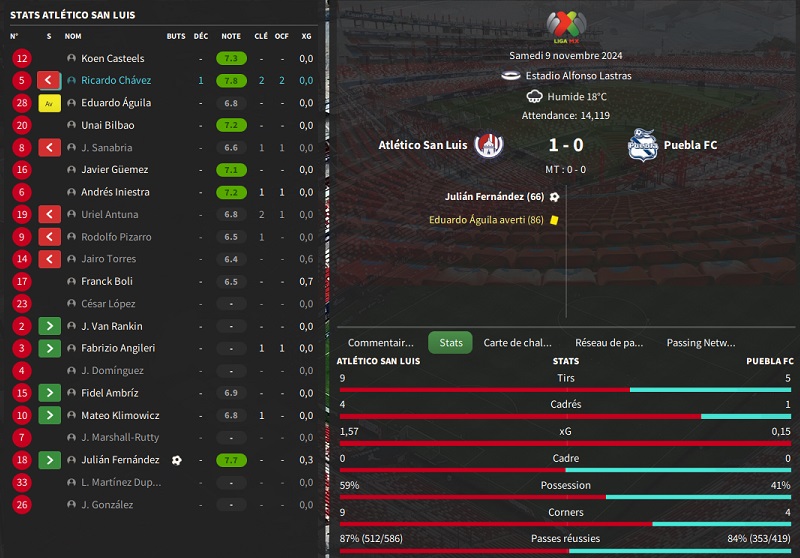Open the Commentaire tab
This screenshot has height=558, width=800.
pos(380,343)
